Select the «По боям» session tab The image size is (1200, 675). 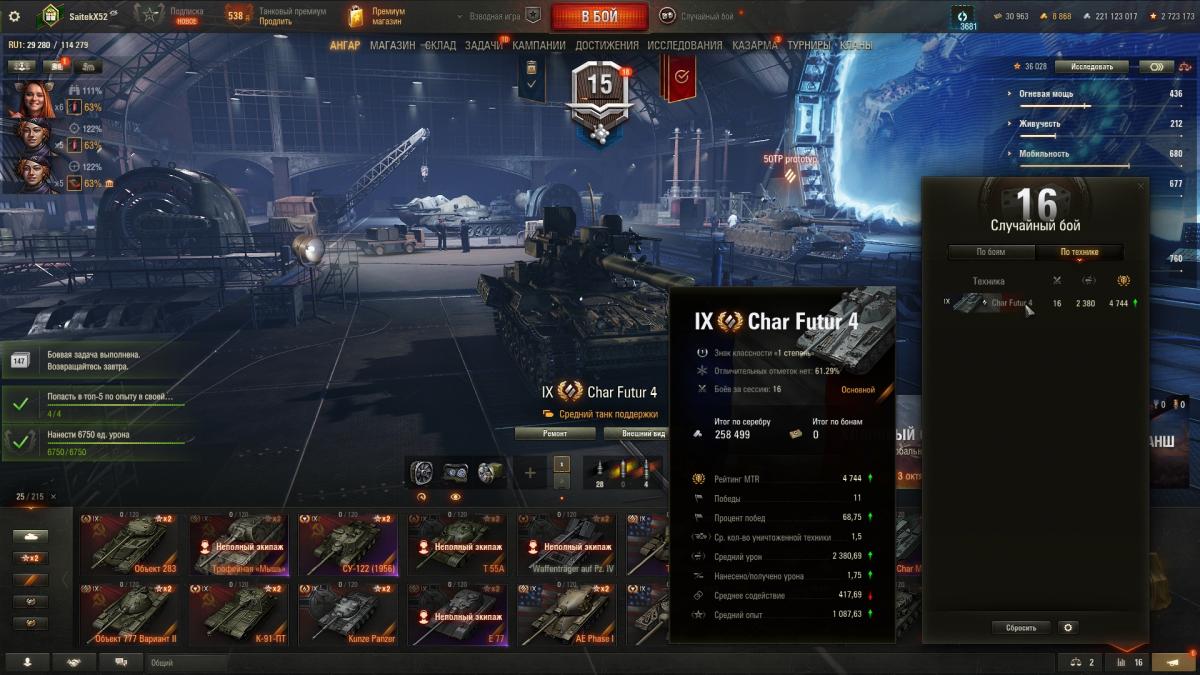pos(991,252)
